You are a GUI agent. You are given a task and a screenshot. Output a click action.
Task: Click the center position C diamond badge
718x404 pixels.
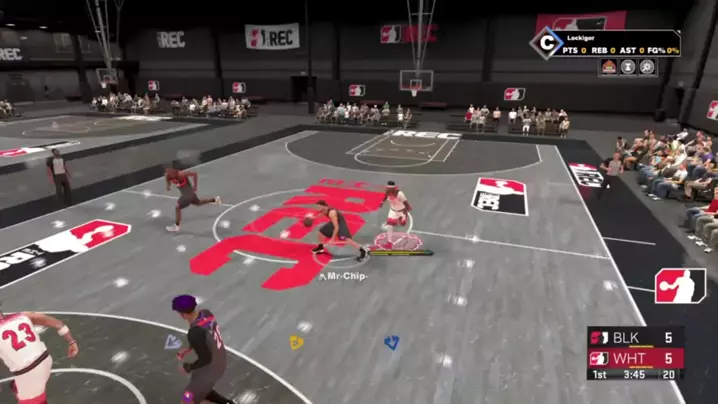[546, 43]
